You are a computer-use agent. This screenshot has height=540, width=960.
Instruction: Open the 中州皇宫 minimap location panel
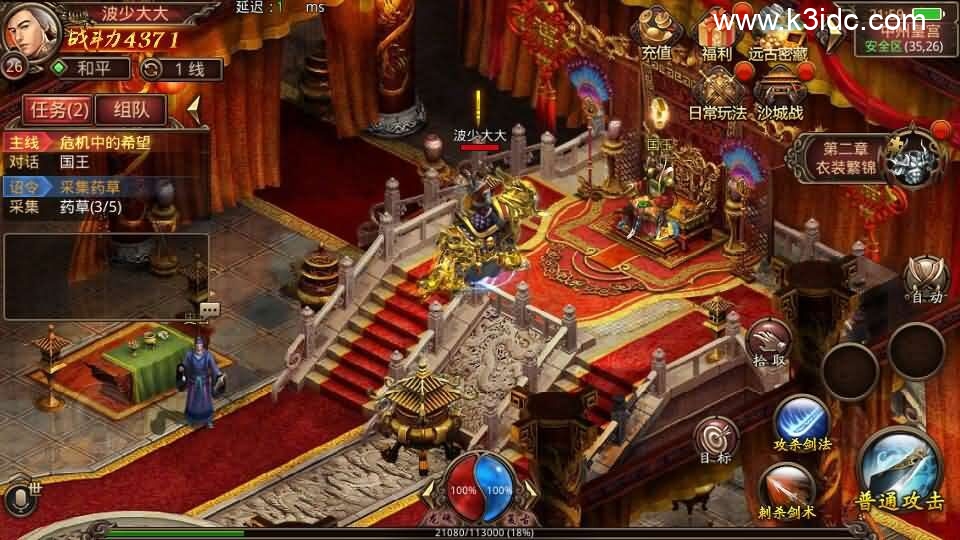(897, 37)
